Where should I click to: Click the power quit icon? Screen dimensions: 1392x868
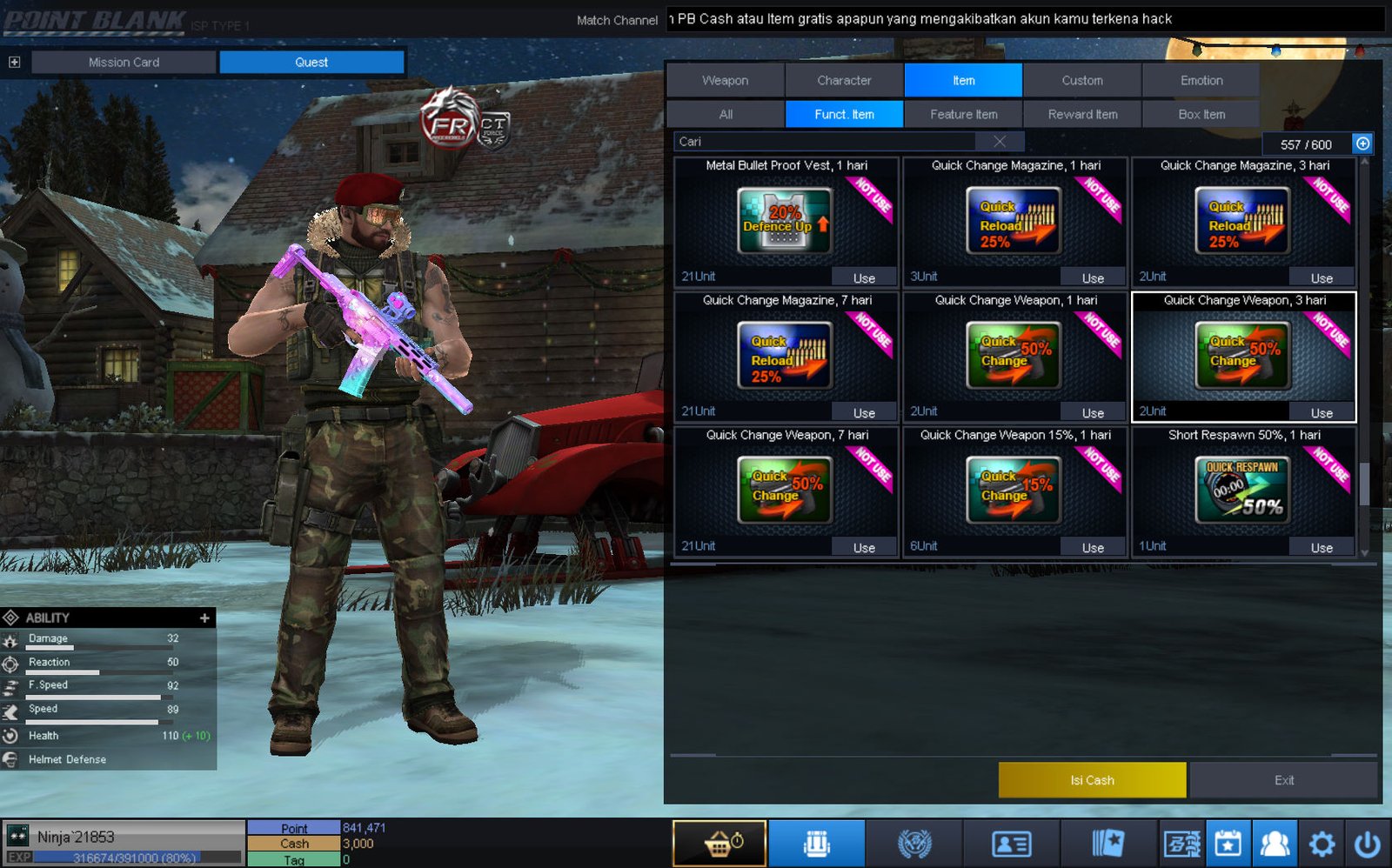click(1367, 844)
